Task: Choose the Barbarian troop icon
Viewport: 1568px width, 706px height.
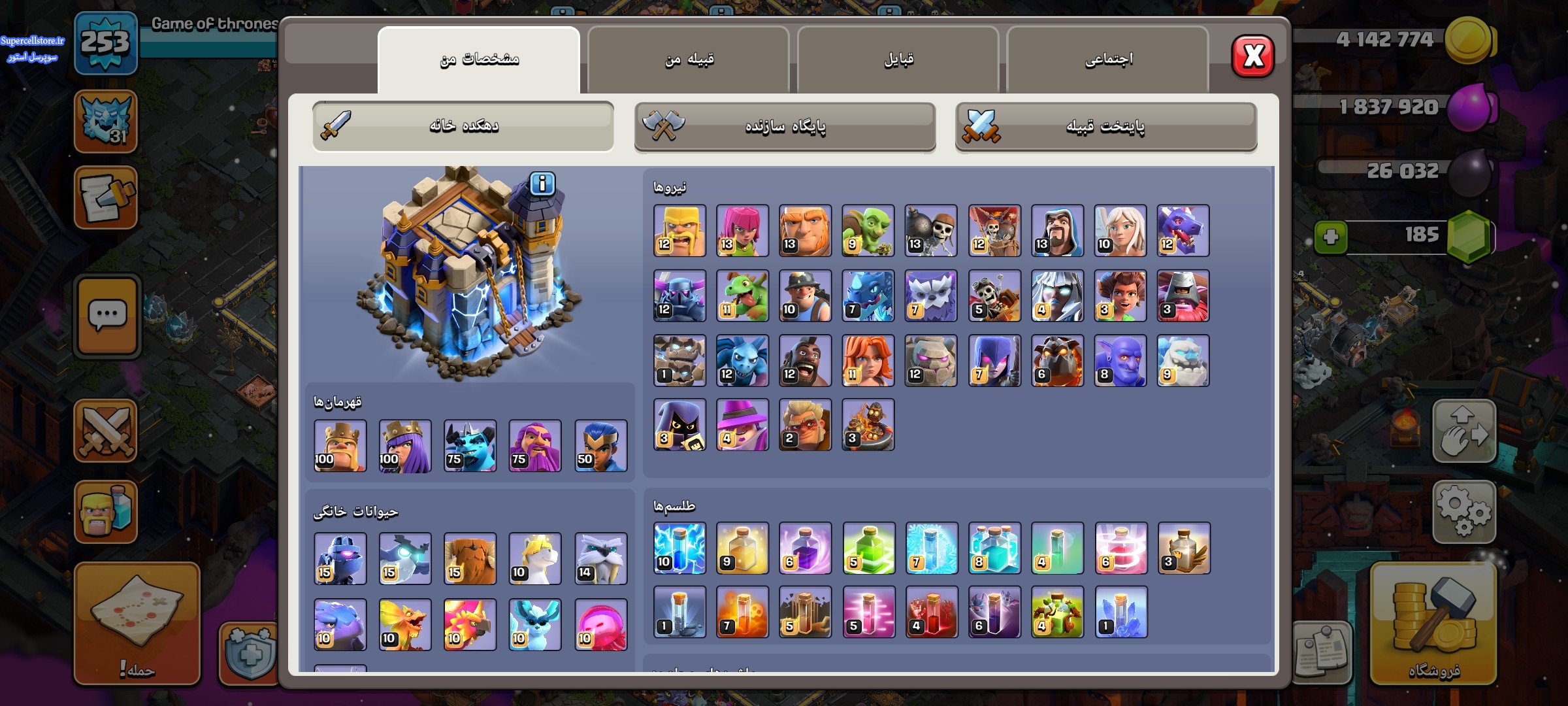Action: click(679, 231)
